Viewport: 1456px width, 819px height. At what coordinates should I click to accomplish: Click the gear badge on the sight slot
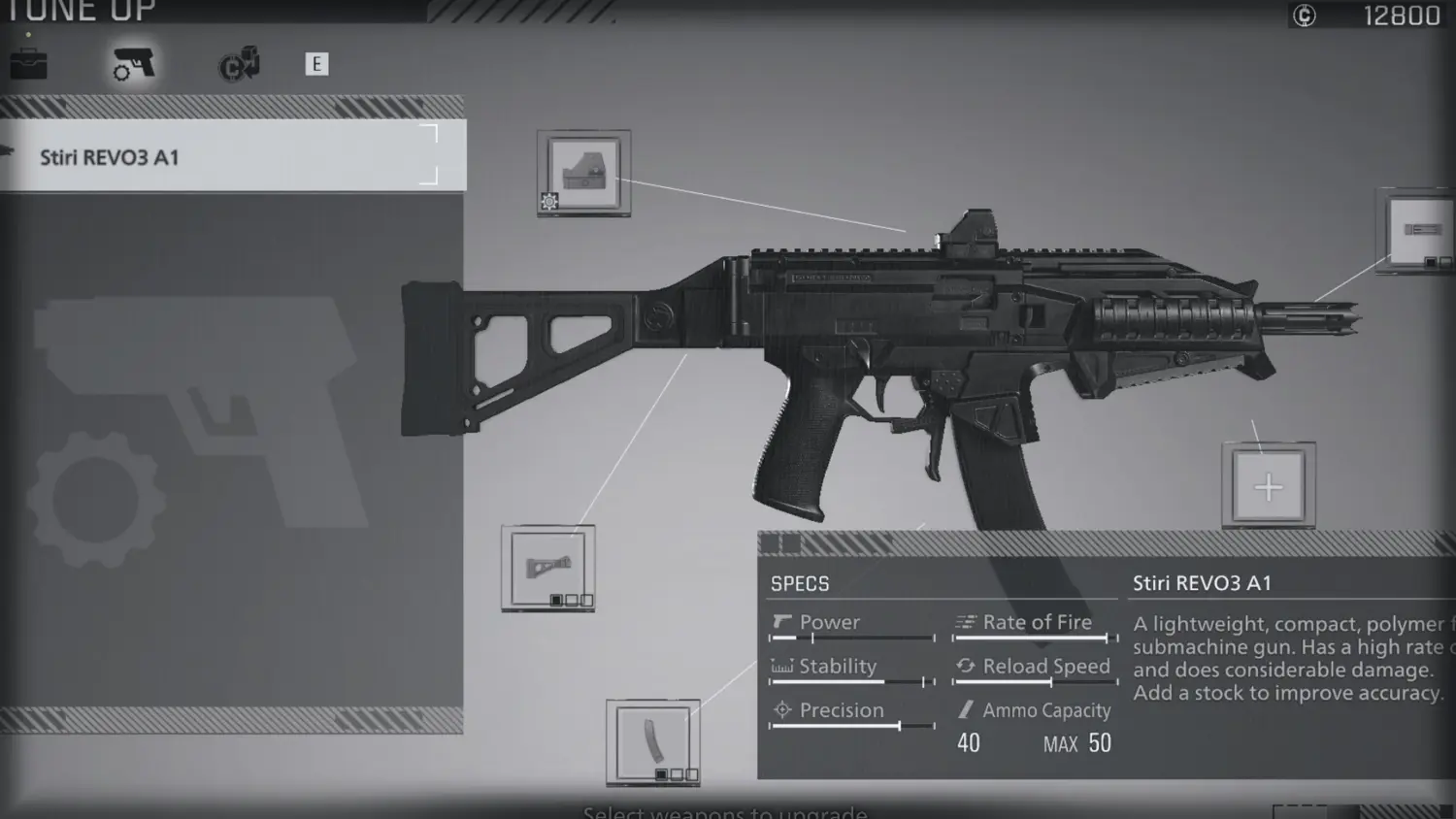pyautogui.click(x=548, y=201)
